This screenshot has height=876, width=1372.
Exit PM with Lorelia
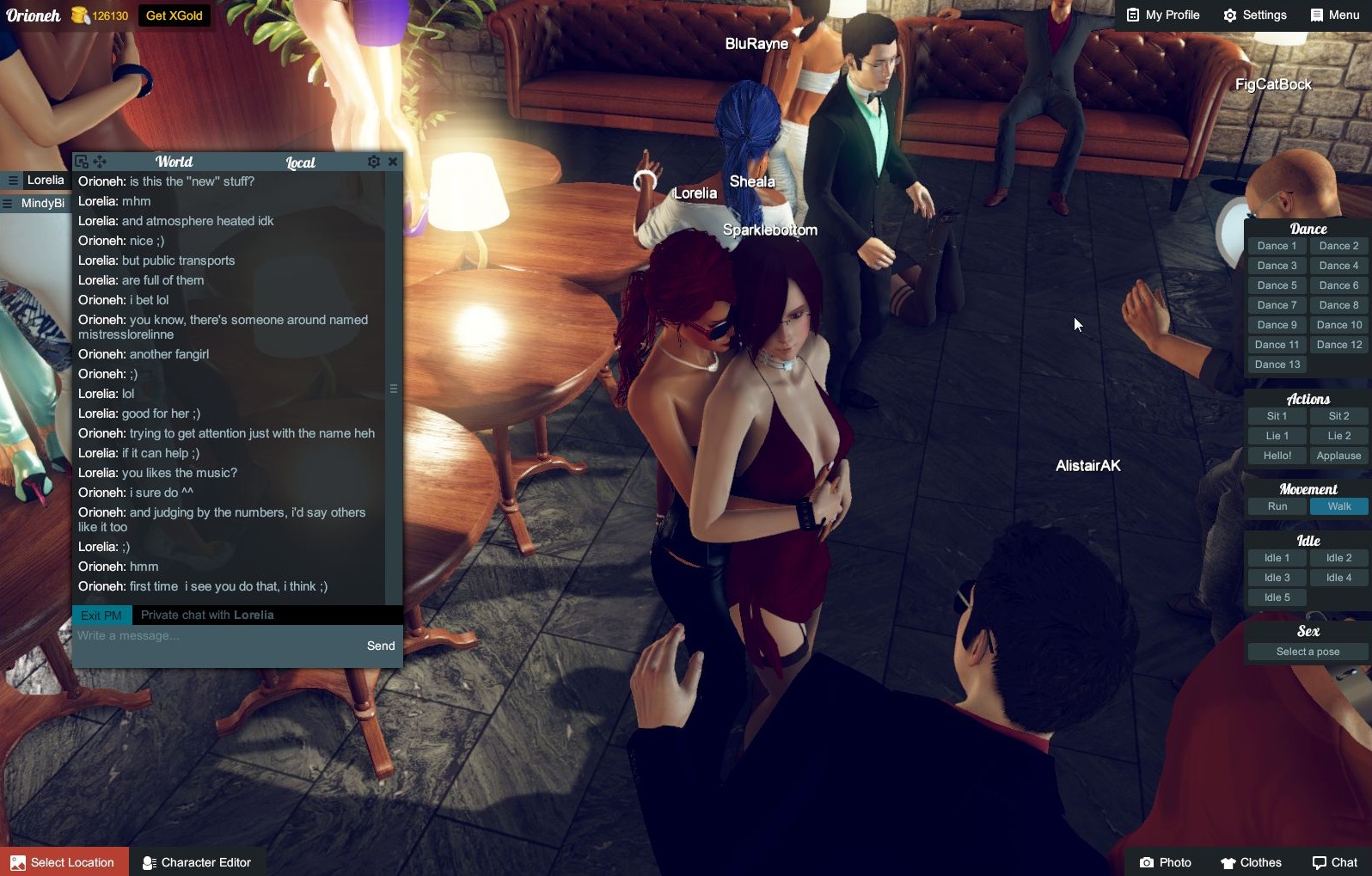[101, 616]
